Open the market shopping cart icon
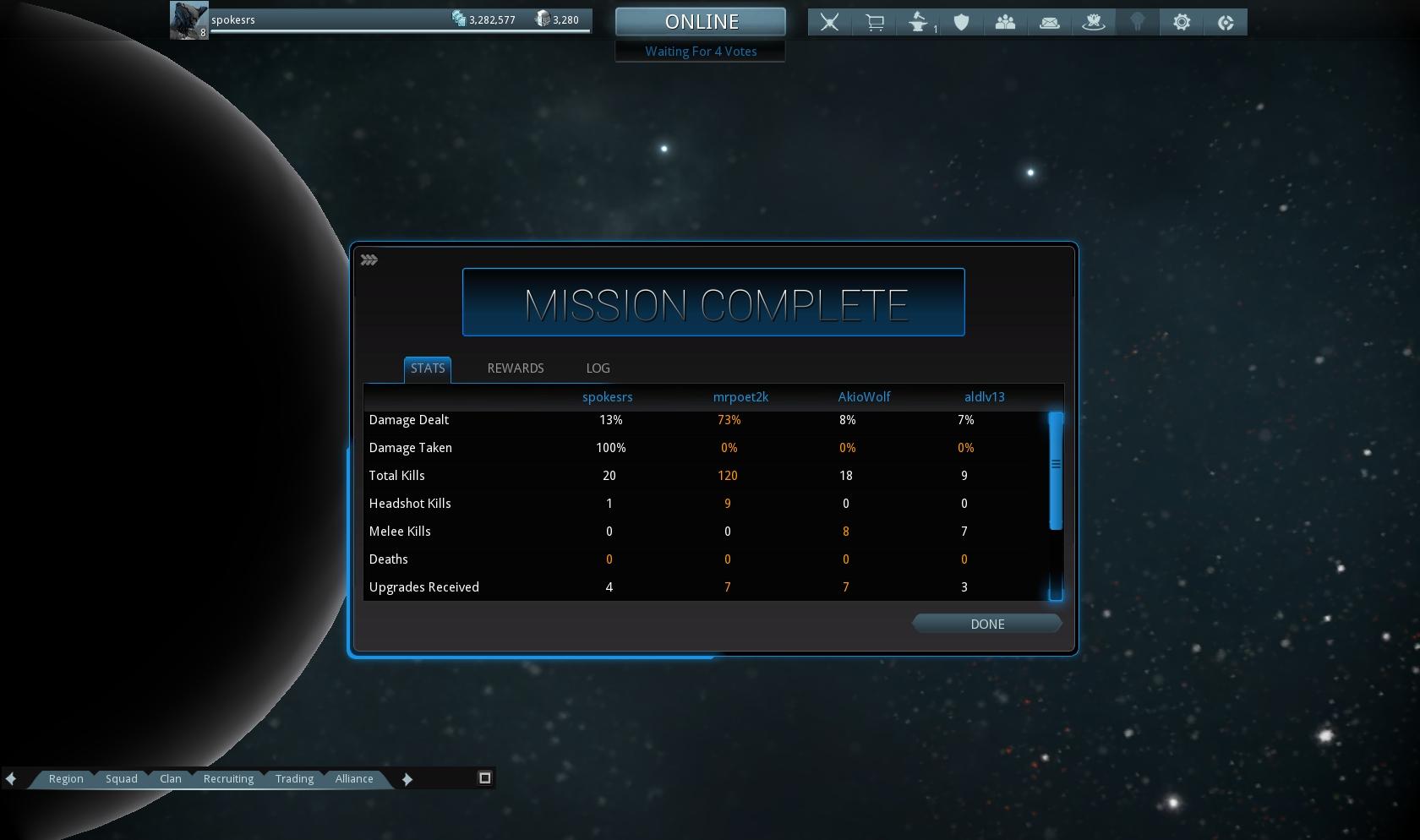The image size is (1420, 840). coord(875,22)
